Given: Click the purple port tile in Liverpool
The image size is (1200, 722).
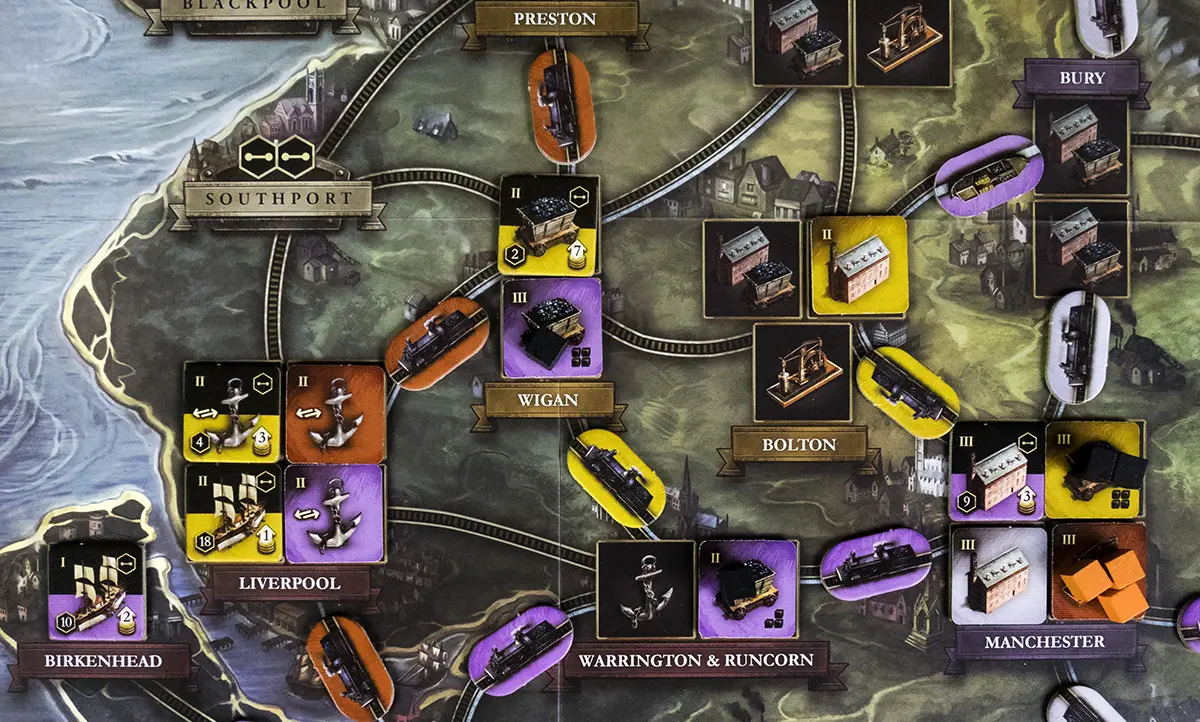Looking at the screenshot, I should point(335,512).
